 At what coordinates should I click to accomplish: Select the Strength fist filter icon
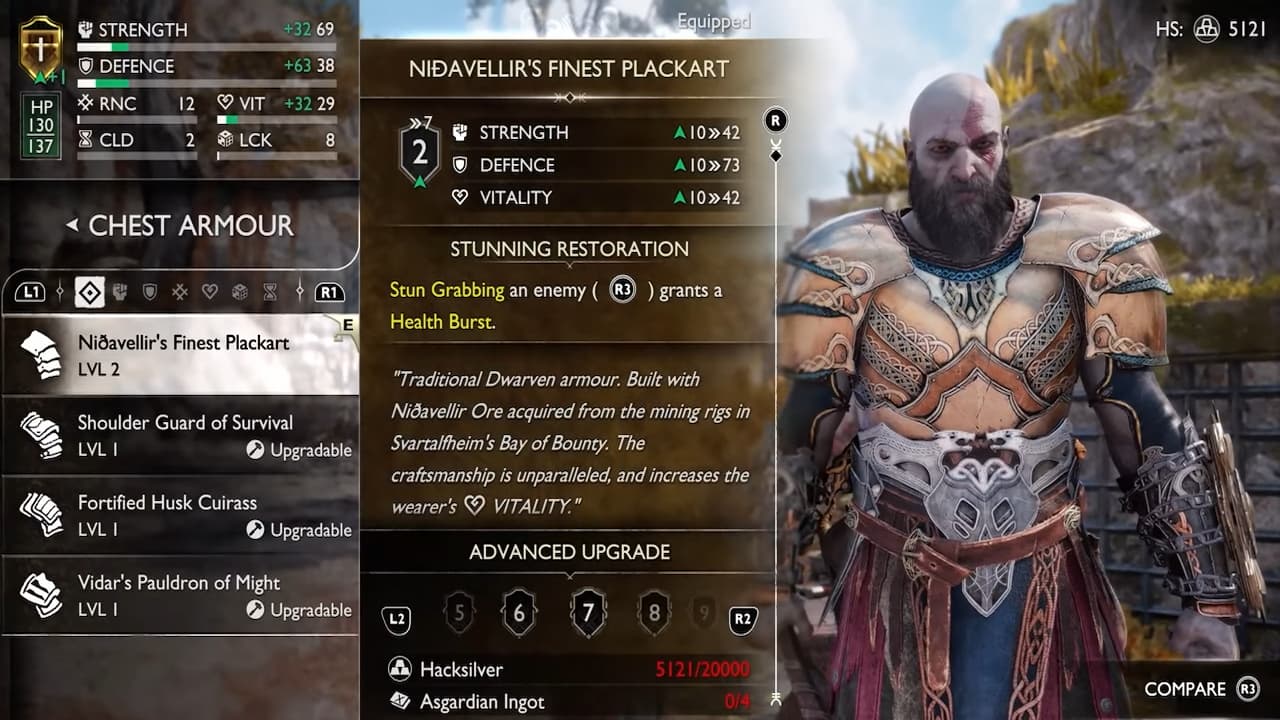point(120,292)
